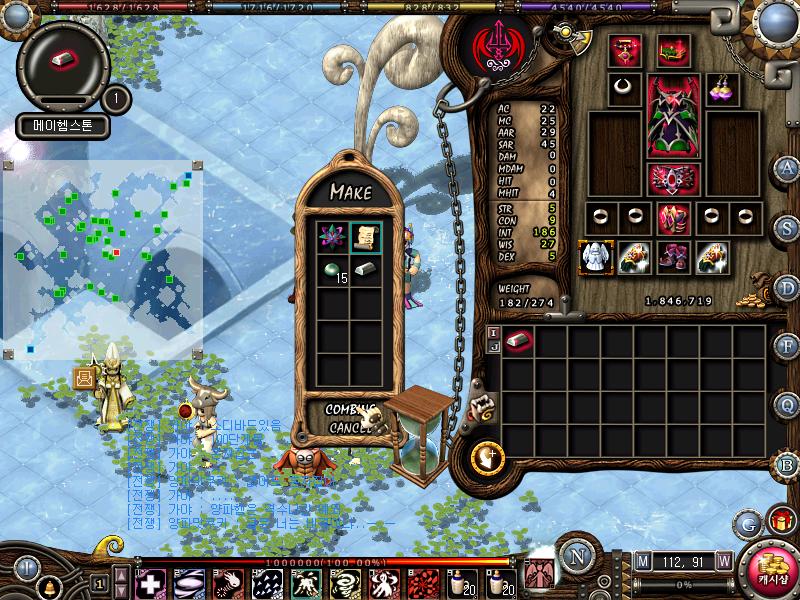Select the silver ingot in Make grid
800x600 pixels.
tap(365, 270)
